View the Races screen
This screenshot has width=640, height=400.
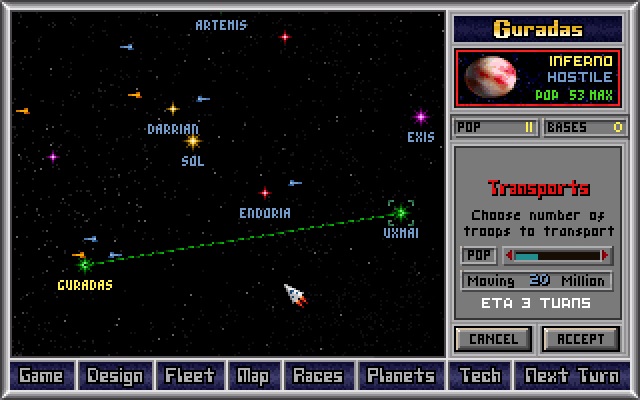[x=317, y=376]
